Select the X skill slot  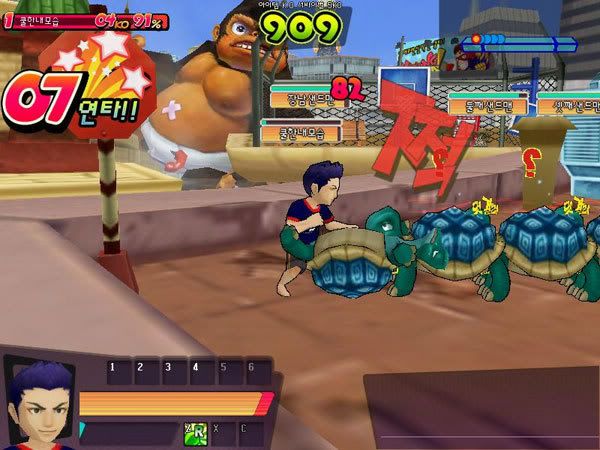tap(223, 433)
